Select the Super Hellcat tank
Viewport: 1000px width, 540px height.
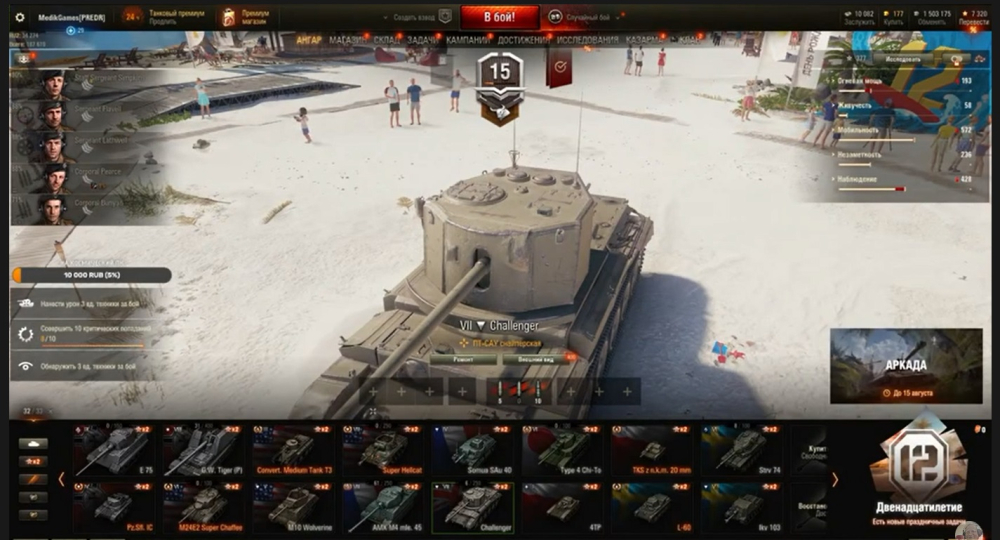coord(383,450)
